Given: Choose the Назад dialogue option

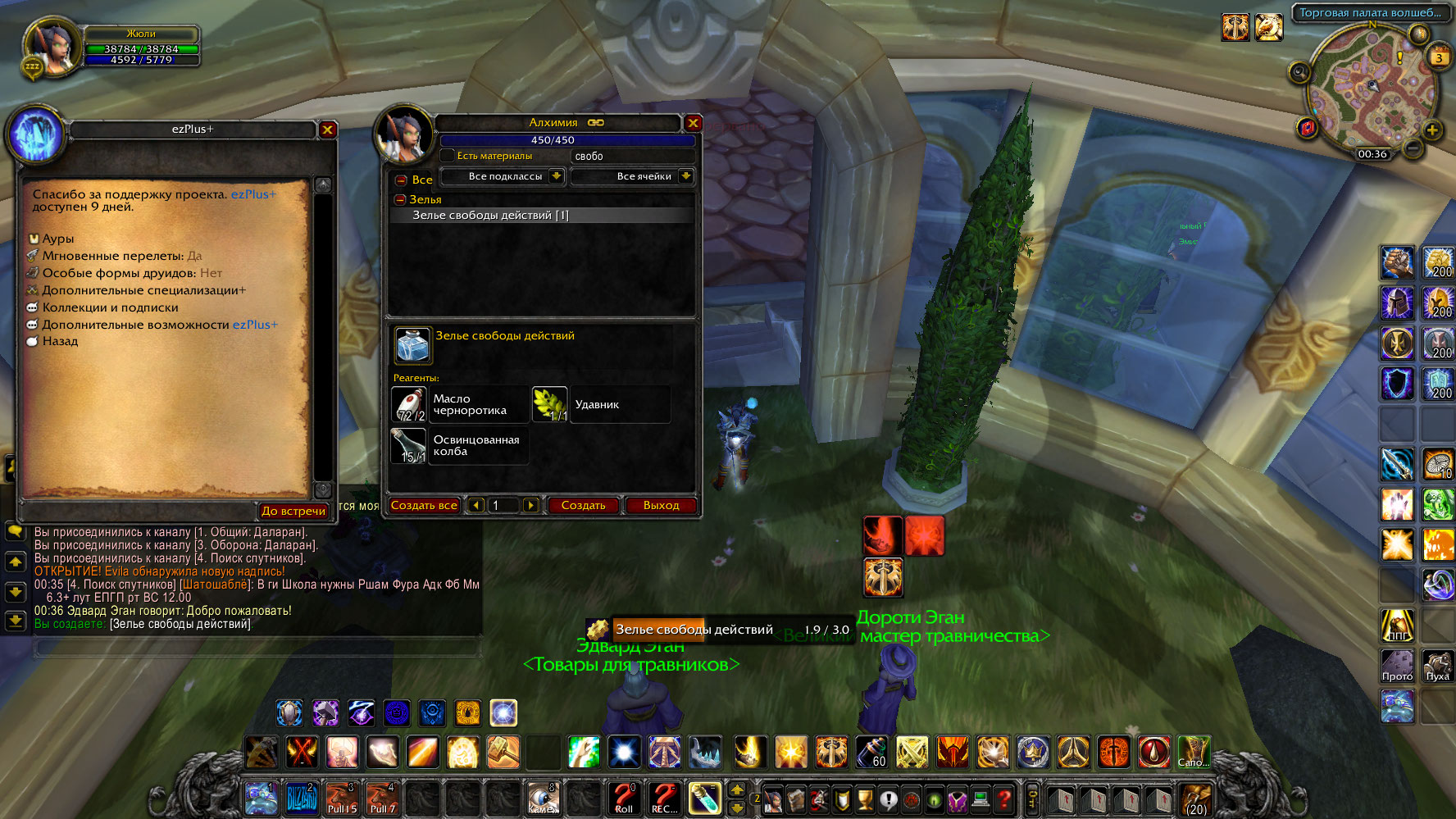Looking at the screenshot, I should [60, 341].
